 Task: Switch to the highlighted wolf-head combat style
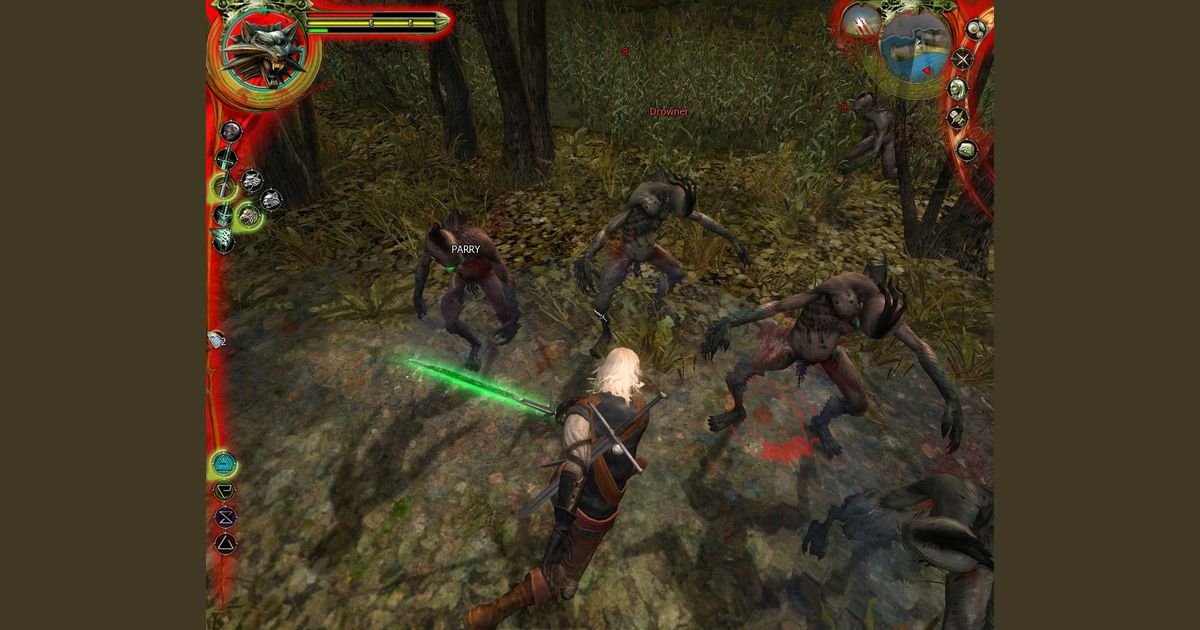(x=248, y=215)
